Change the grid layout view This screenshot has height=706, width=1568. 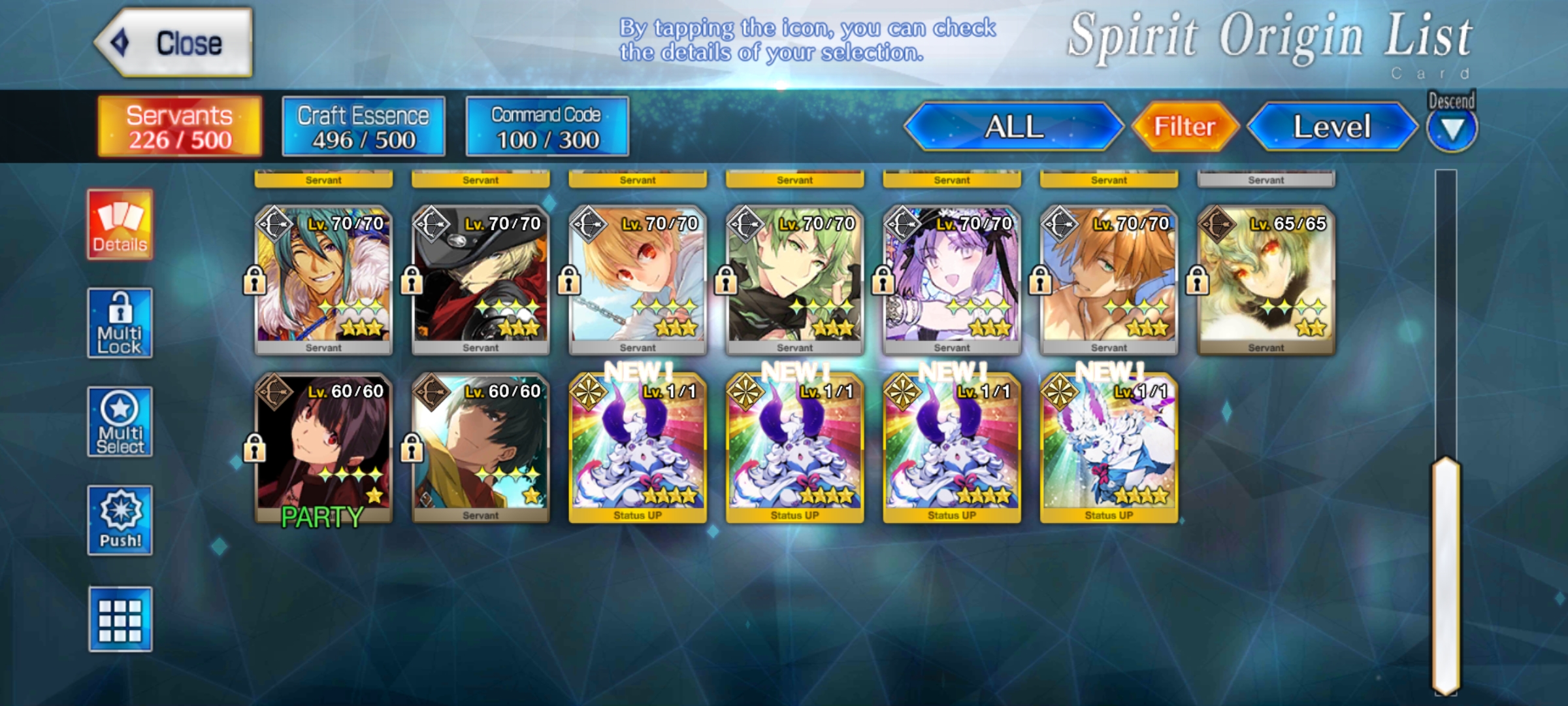click(120, 619)
